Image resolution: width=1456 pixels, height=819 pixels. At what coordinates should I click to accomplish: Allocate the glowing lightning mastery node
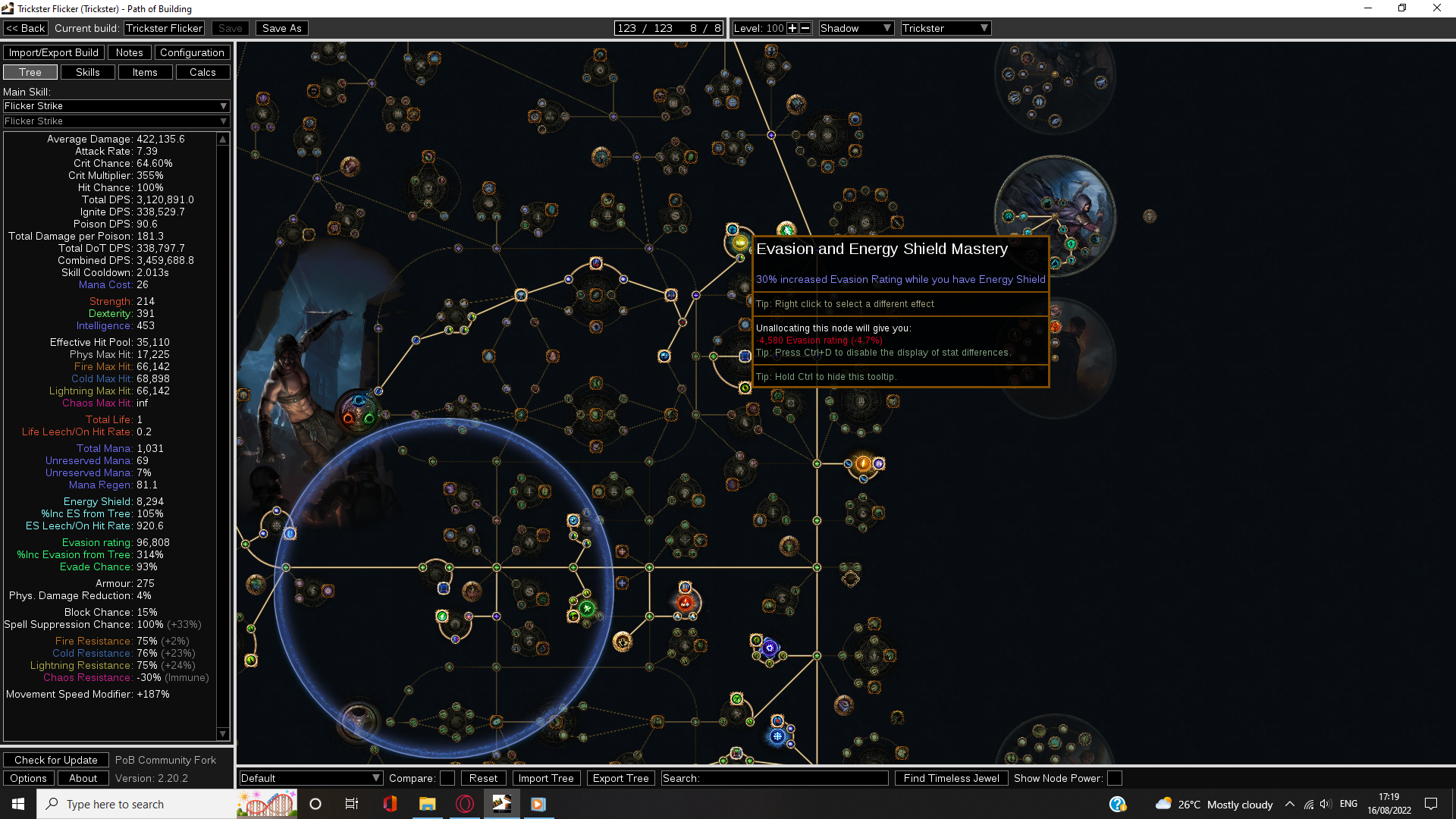pyautogui.click(x=864, y=463)
